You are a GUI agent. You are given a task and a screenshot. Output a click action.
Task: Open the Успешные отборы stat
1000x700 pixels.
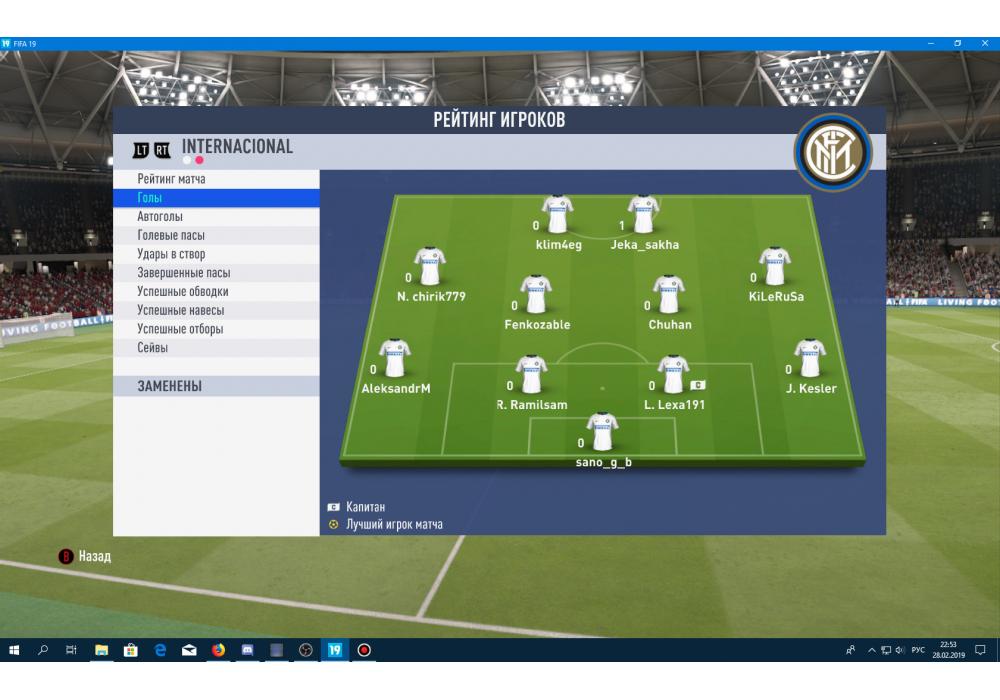coord(180,329)
